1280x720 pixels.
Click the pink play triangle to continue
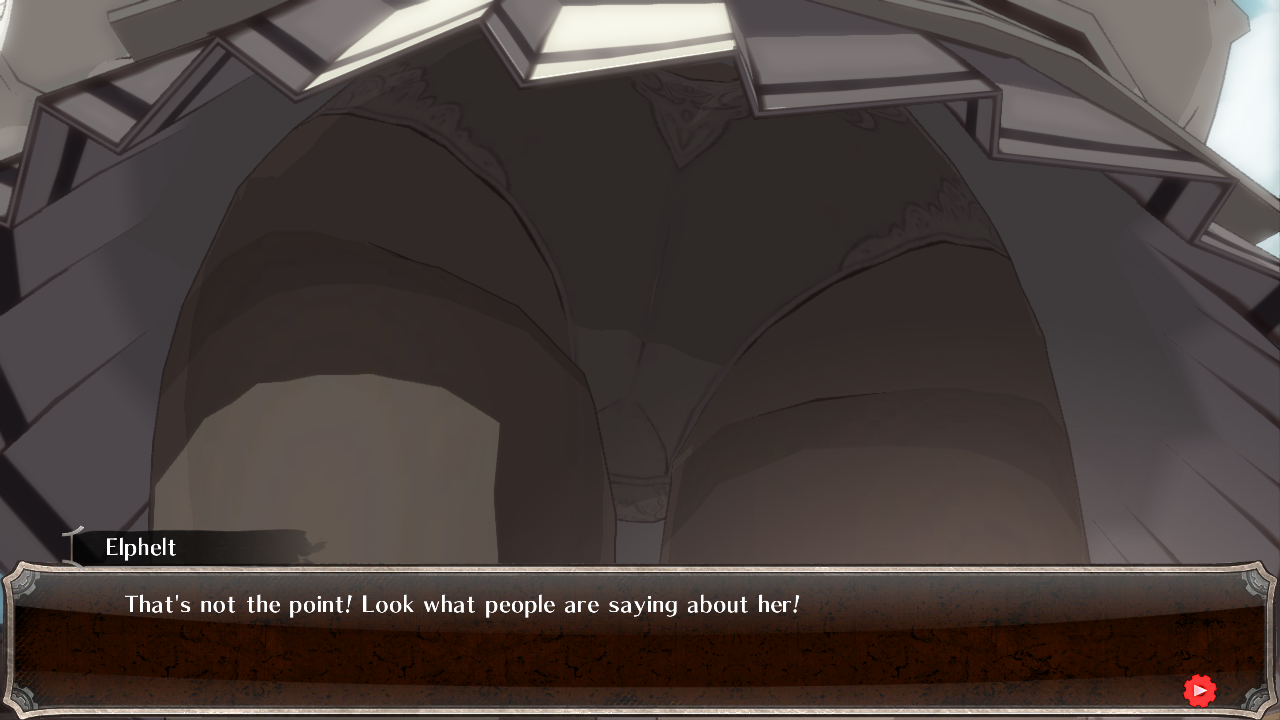(x=1200, y=690)
